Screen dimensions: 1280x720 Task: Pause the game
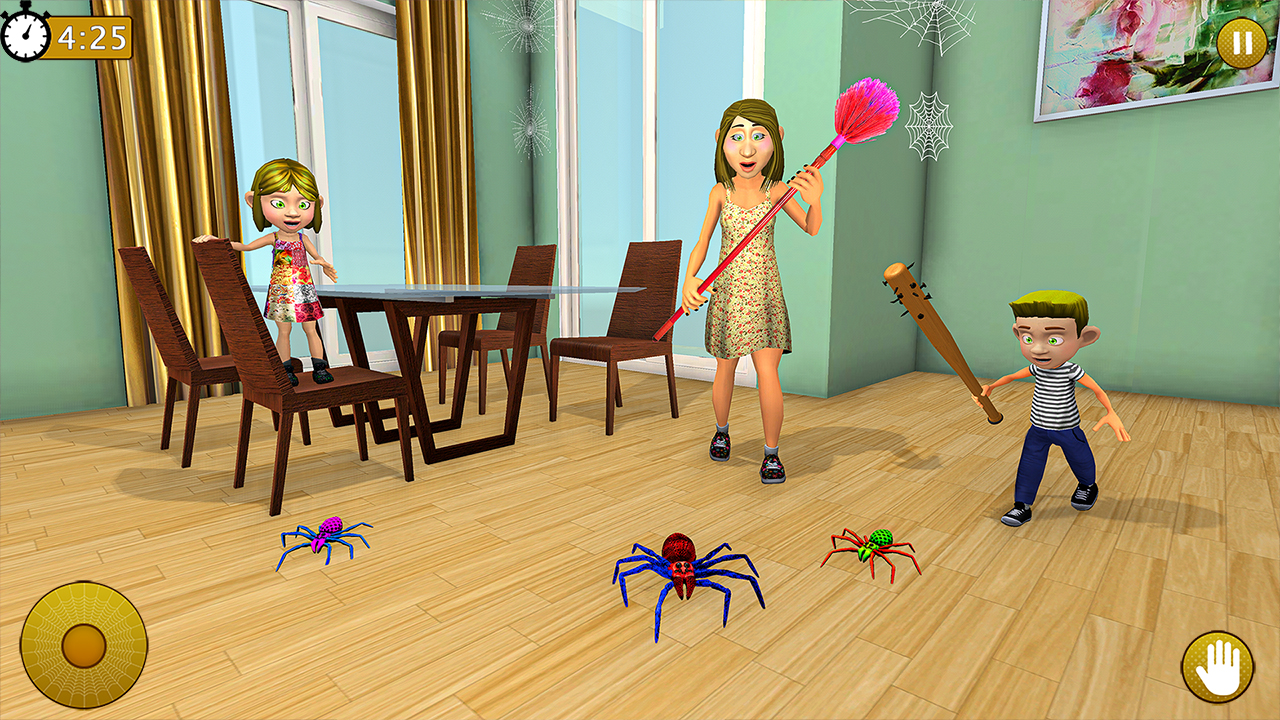click(x=1239, y=42)
